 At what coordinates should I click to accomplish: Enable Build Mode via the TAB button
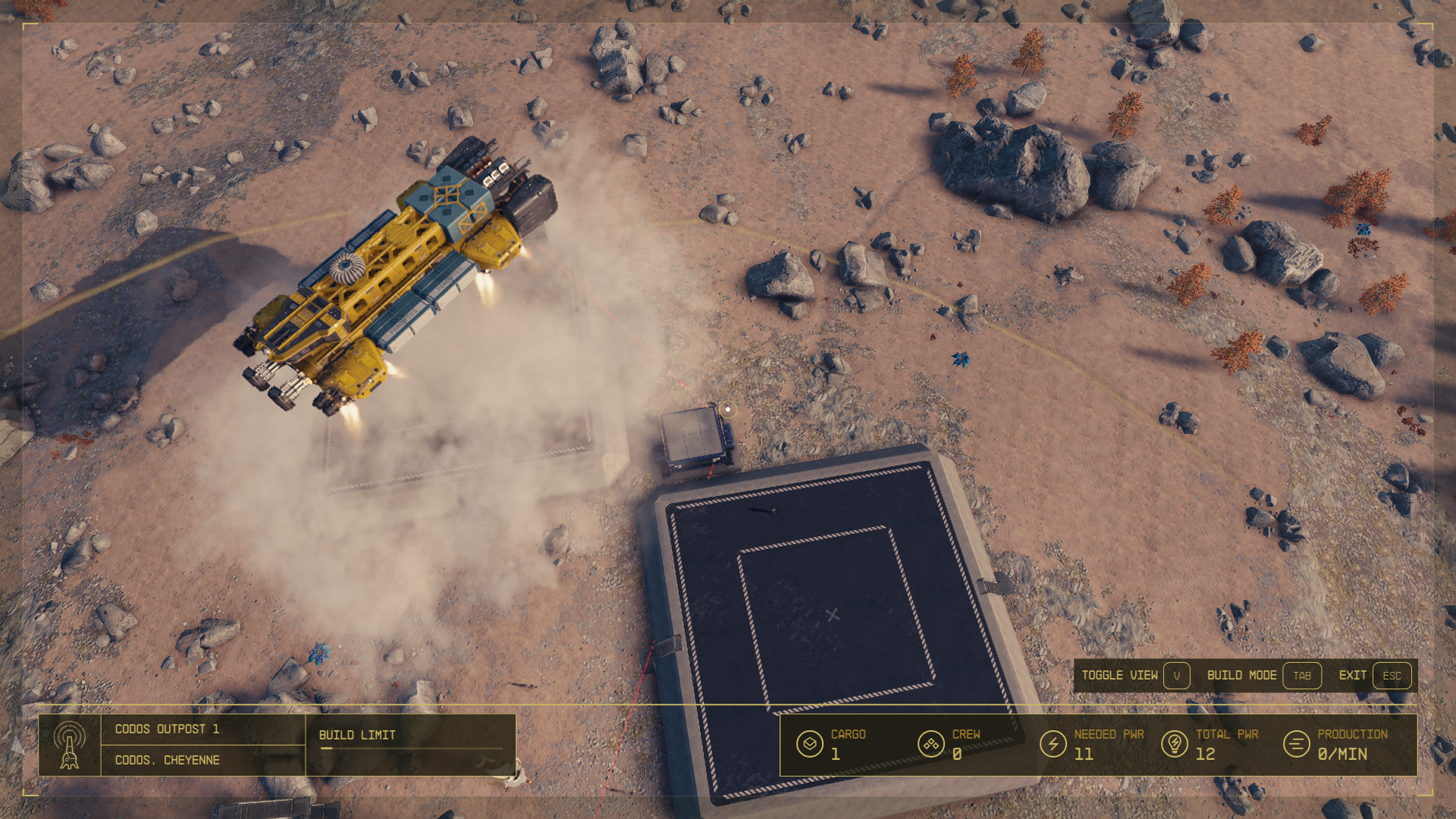click(x=1302, y=676)
